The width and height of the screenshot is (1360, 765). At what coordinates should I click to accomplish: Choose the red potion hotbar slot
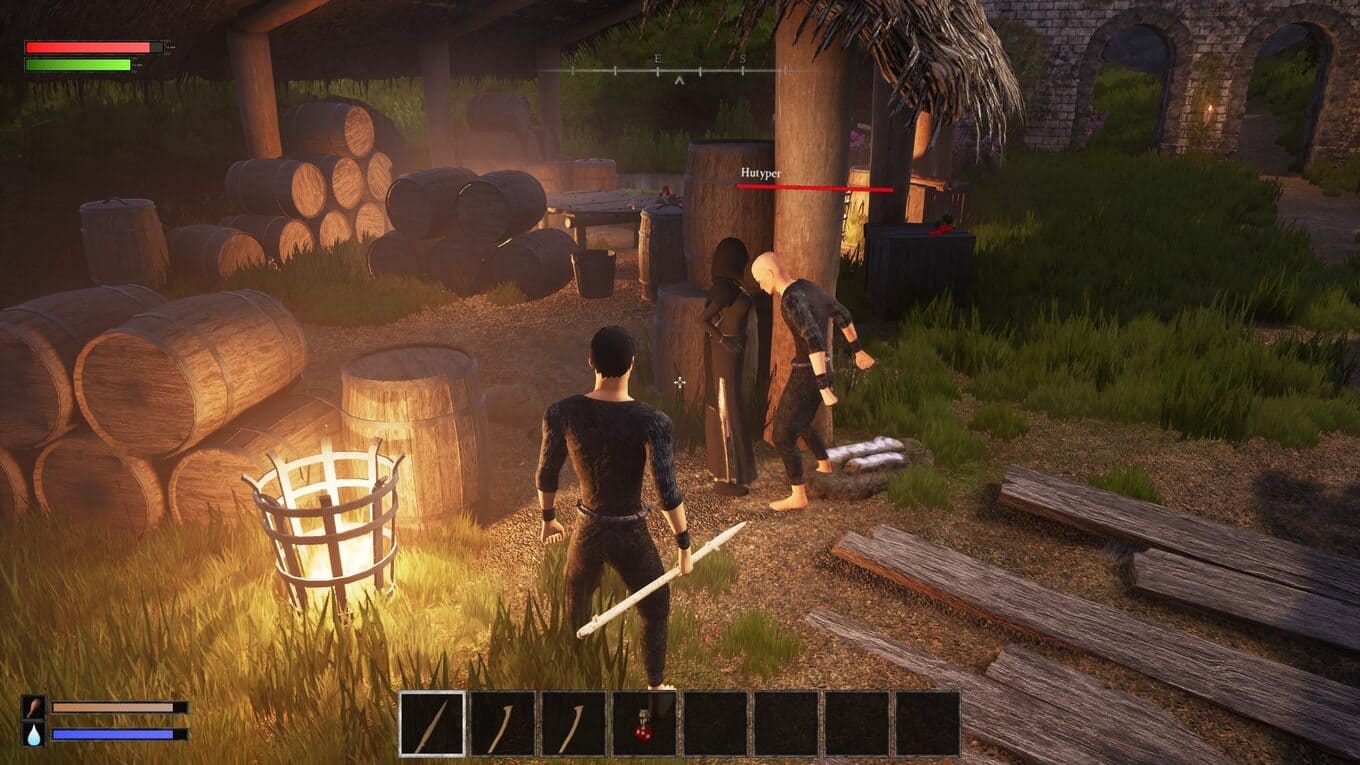(644, 723)
